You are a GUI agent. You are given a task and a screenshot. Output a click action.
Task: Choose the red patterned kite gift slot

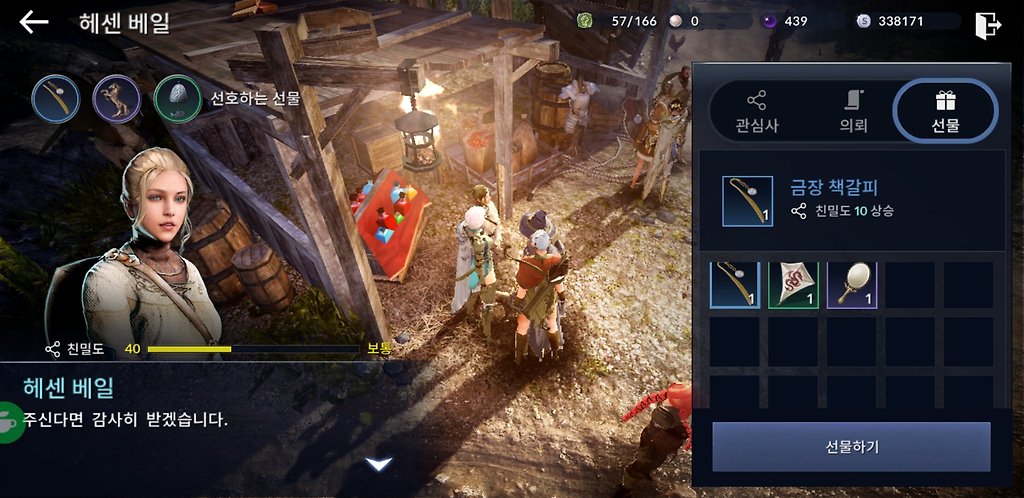(793, 284)
